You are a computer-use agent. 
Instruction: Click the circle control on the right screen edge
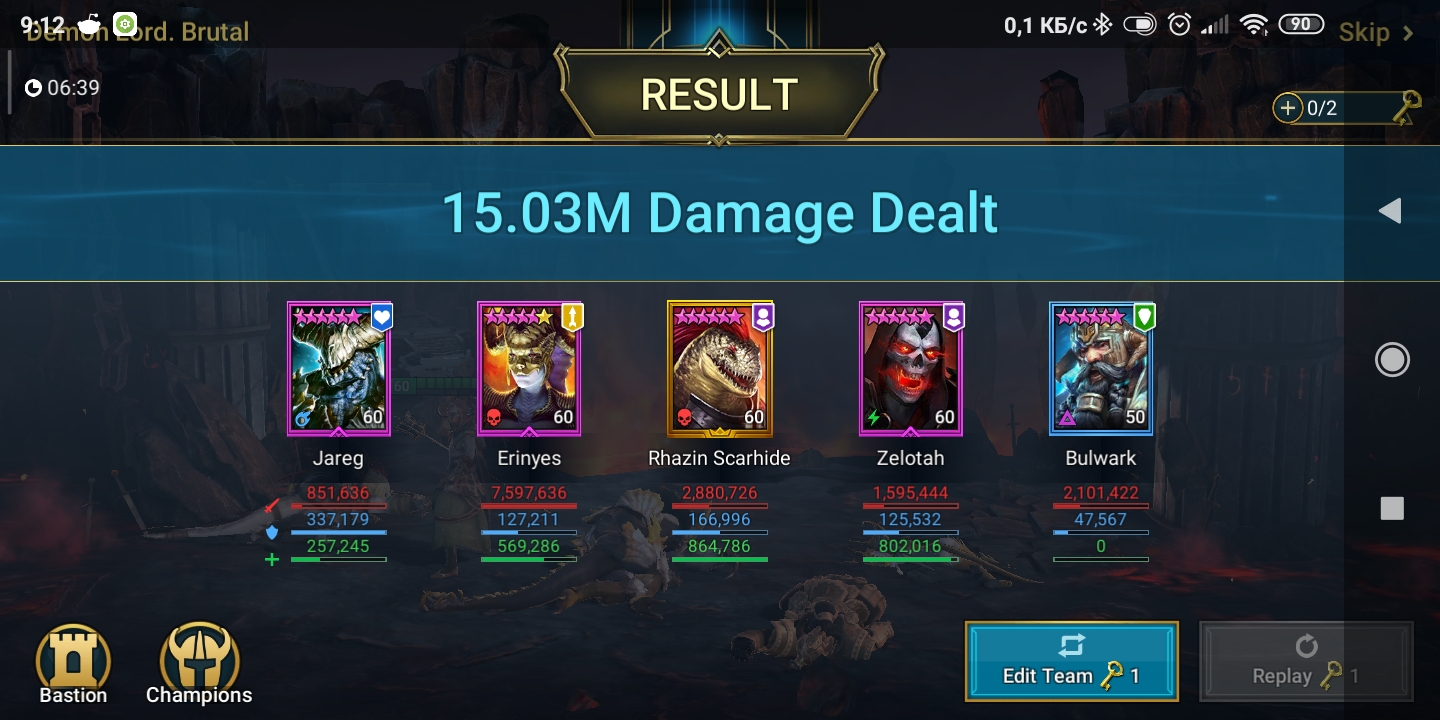1392,360
